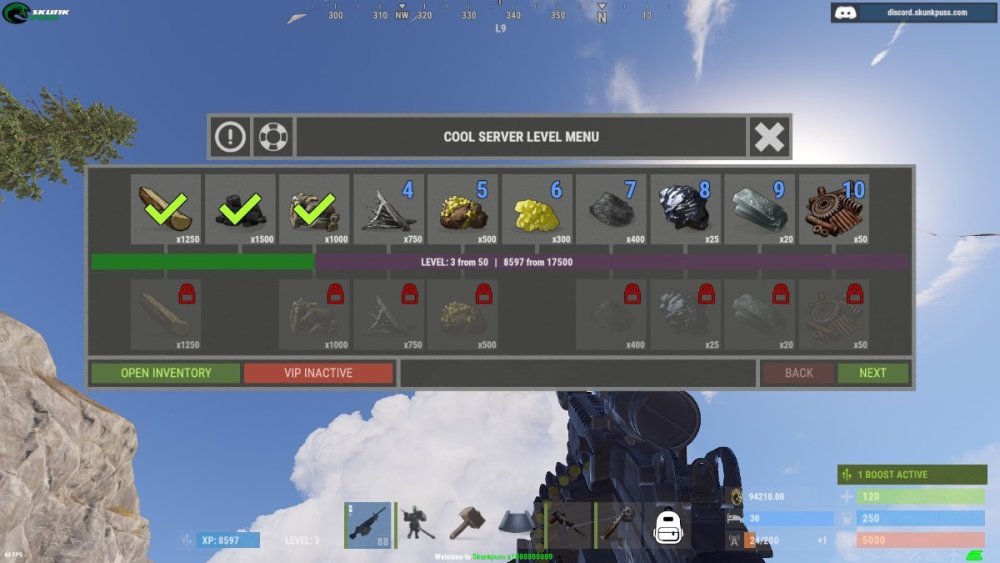Screen dimensions: 1000x563
Task: Go to the next rewards page
Action: 872,373
